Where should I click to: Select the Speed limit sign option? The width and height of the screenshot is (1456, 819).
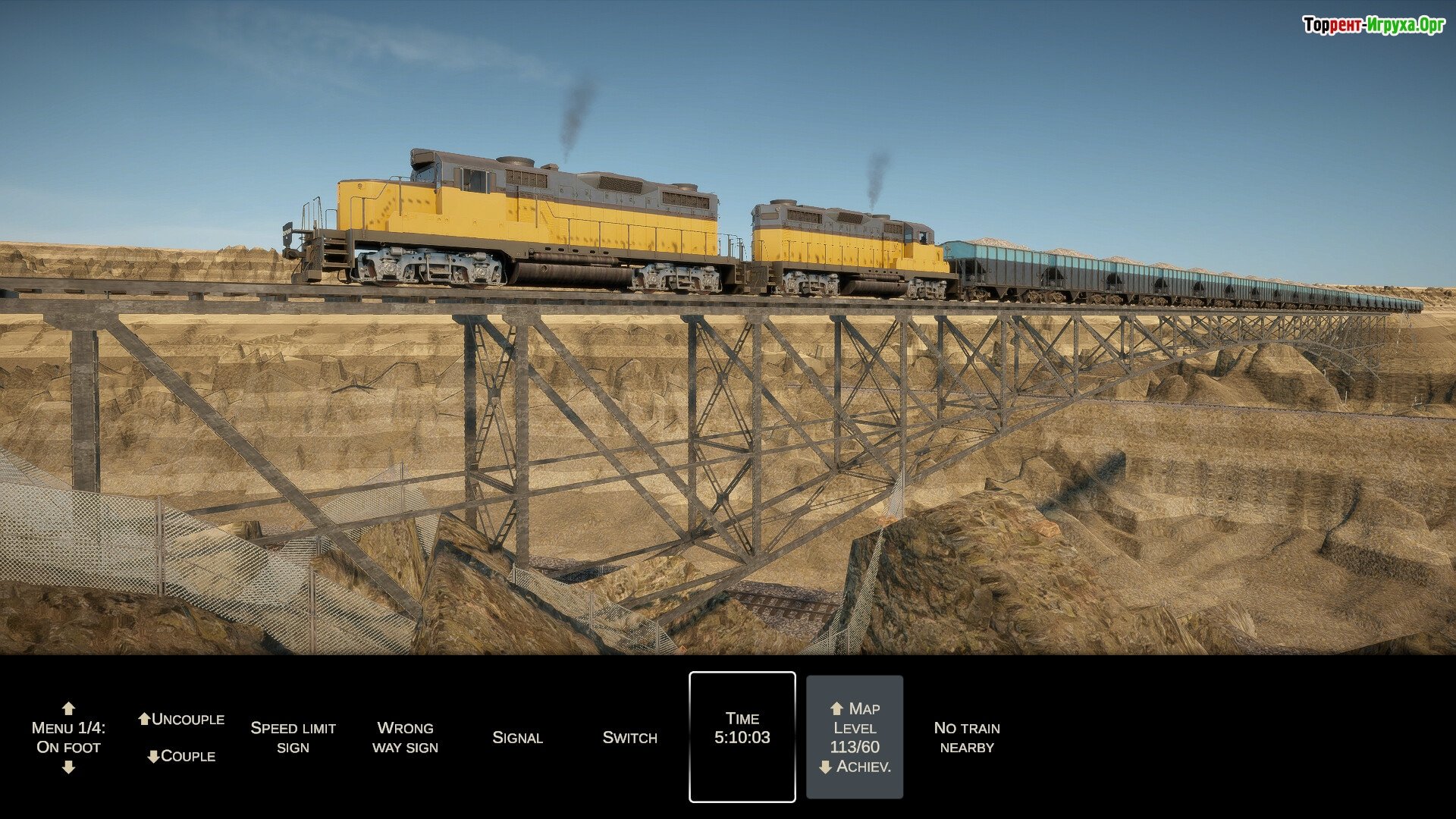(x=293, y=737)
